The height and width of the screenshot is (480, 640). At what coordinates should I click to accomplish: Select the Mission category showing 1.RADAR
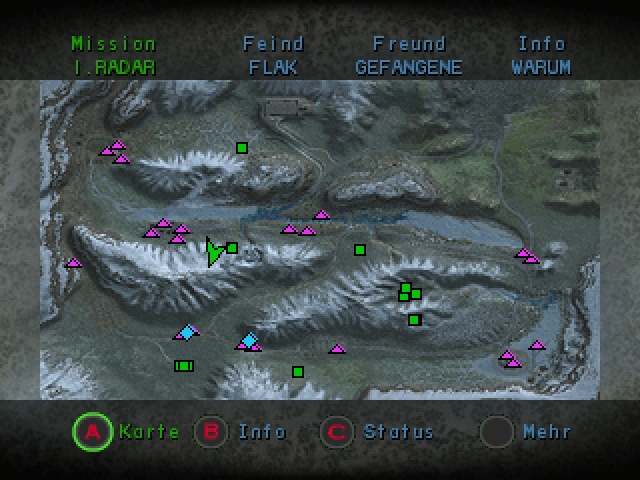[114, 56]
